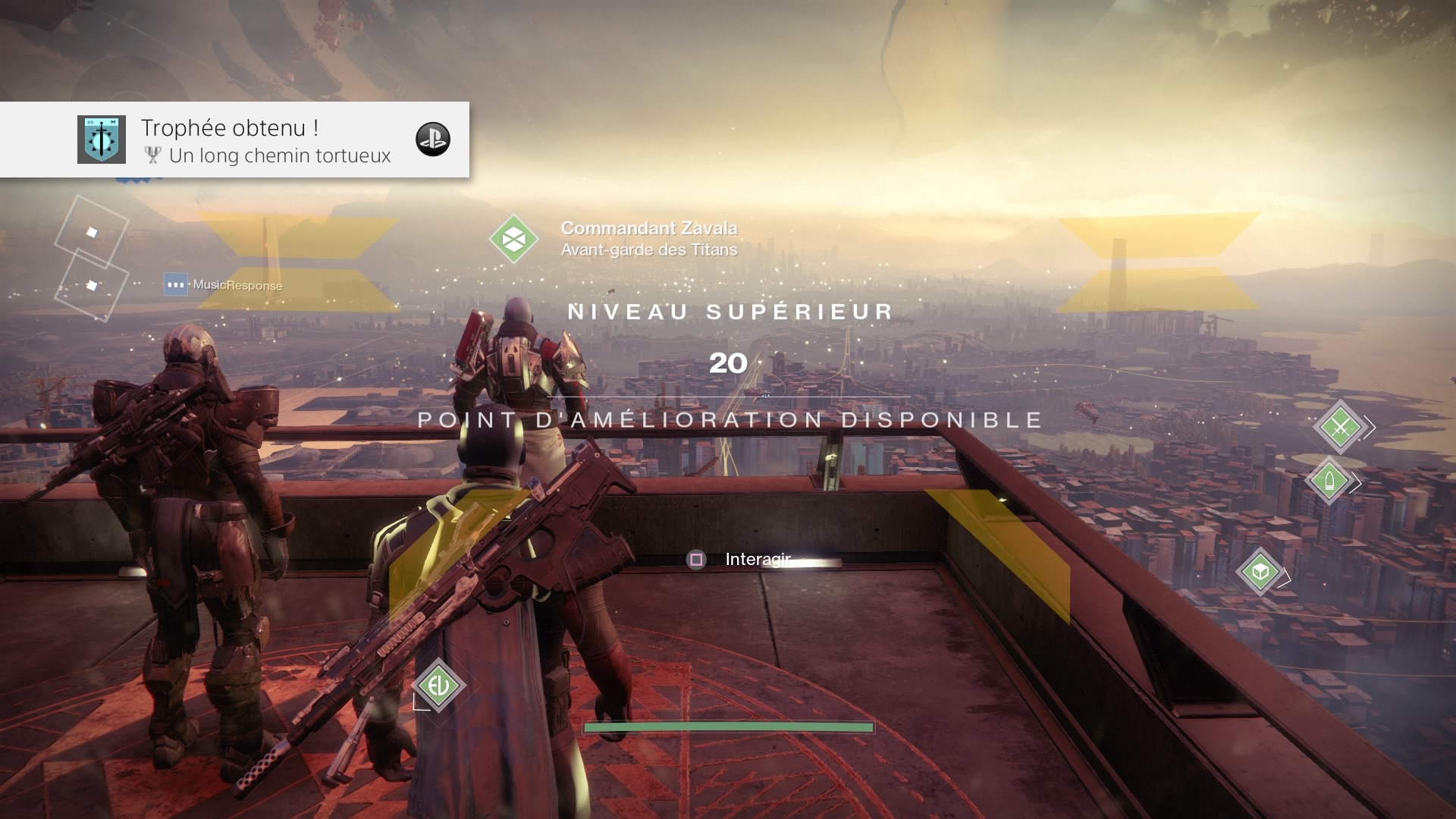Viewport: 1456px width, 819px height.
Task: Select the Commandant Zavala diamond marker
Action: pyautogui.click(x=513, y=240)
